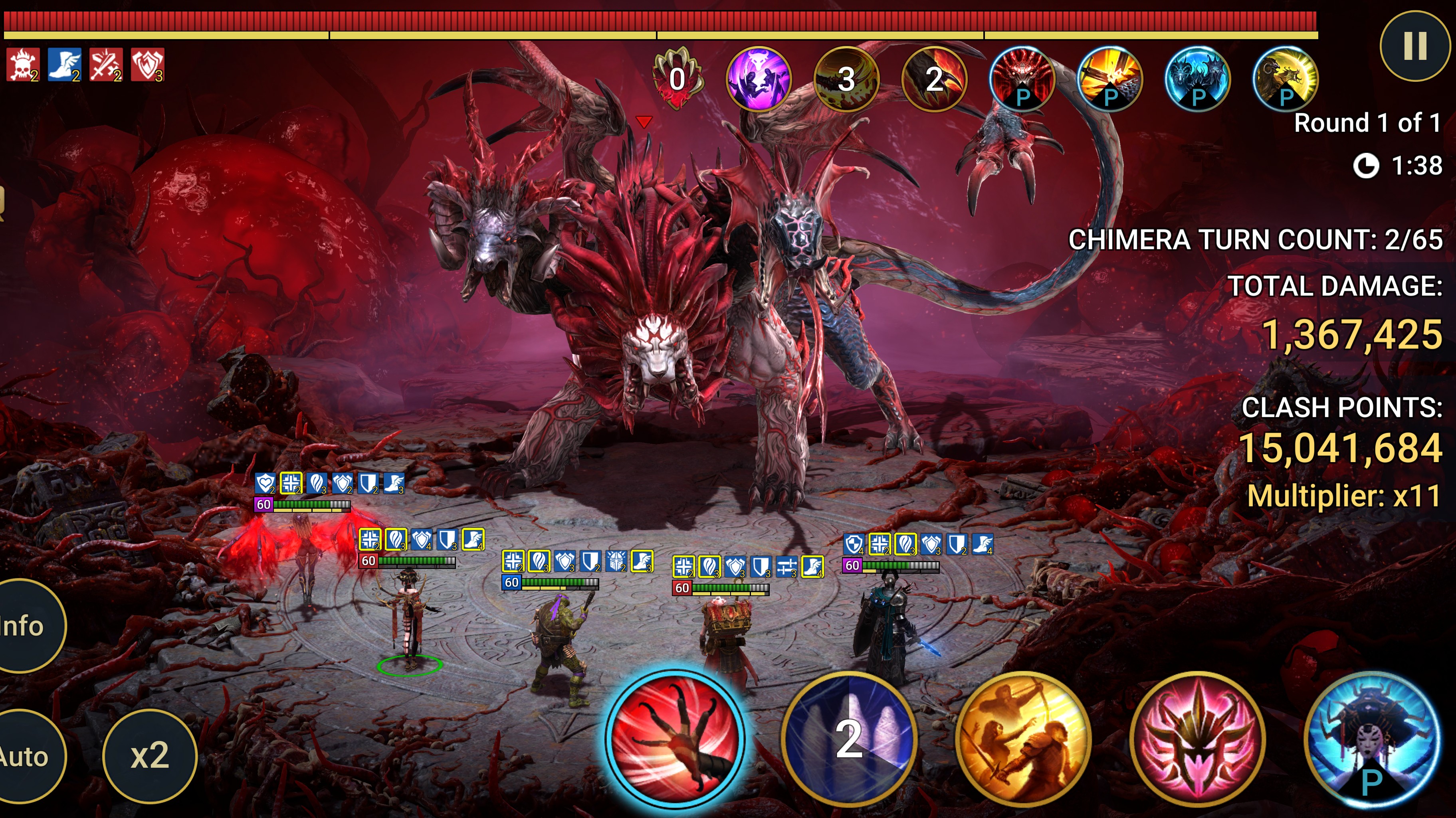Image resolution: width=1456 pixels, height=818 pixels.
Task: Check the boss claw counter showing 0
Action: click(x=677, y=79)
